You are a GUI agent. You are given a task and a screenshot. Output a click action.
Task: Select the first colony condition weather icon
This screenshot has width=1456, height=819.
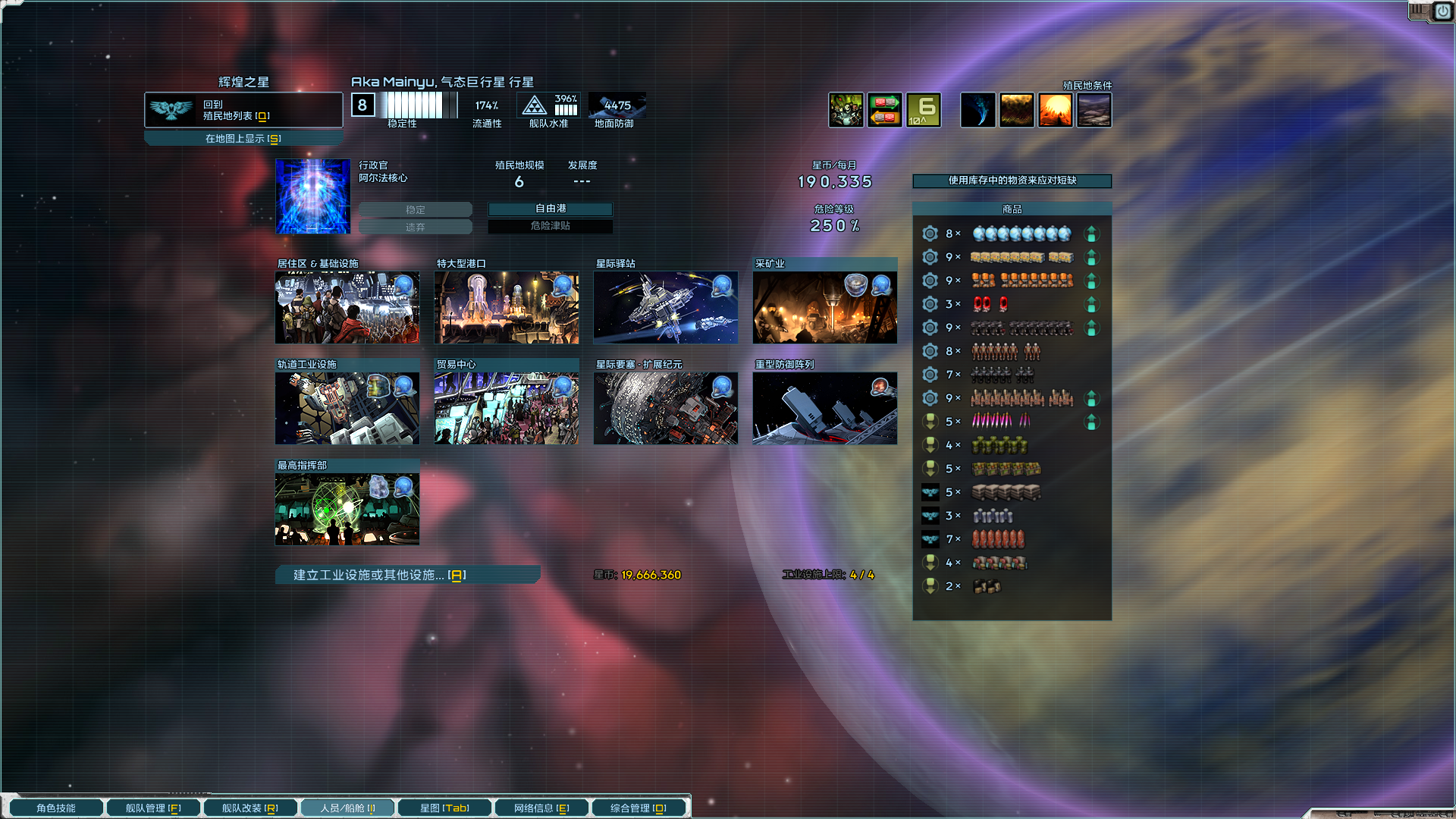click(977, 110)
